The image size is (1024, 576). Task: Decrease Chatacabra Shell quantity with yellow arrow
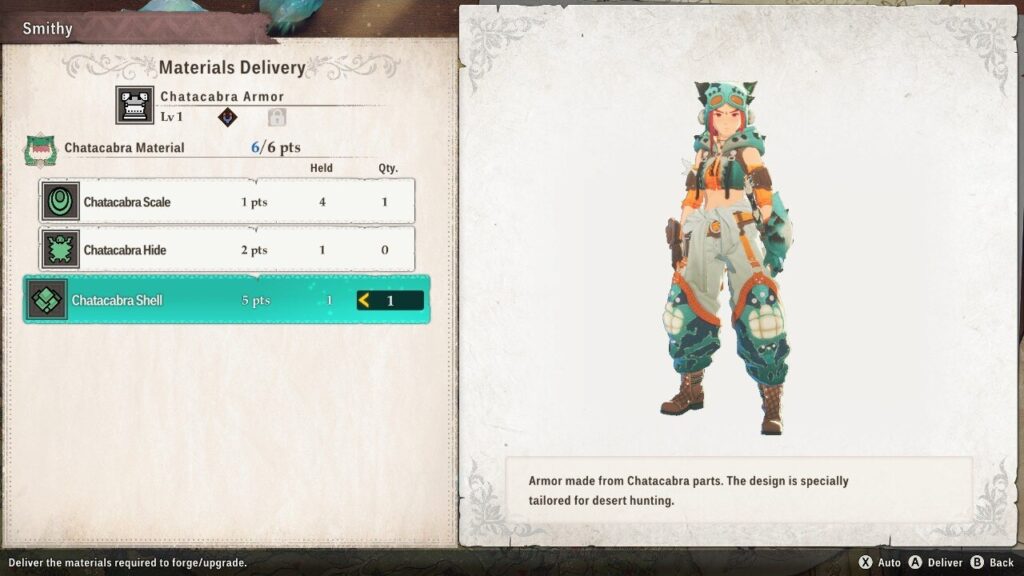pos(365,300)
